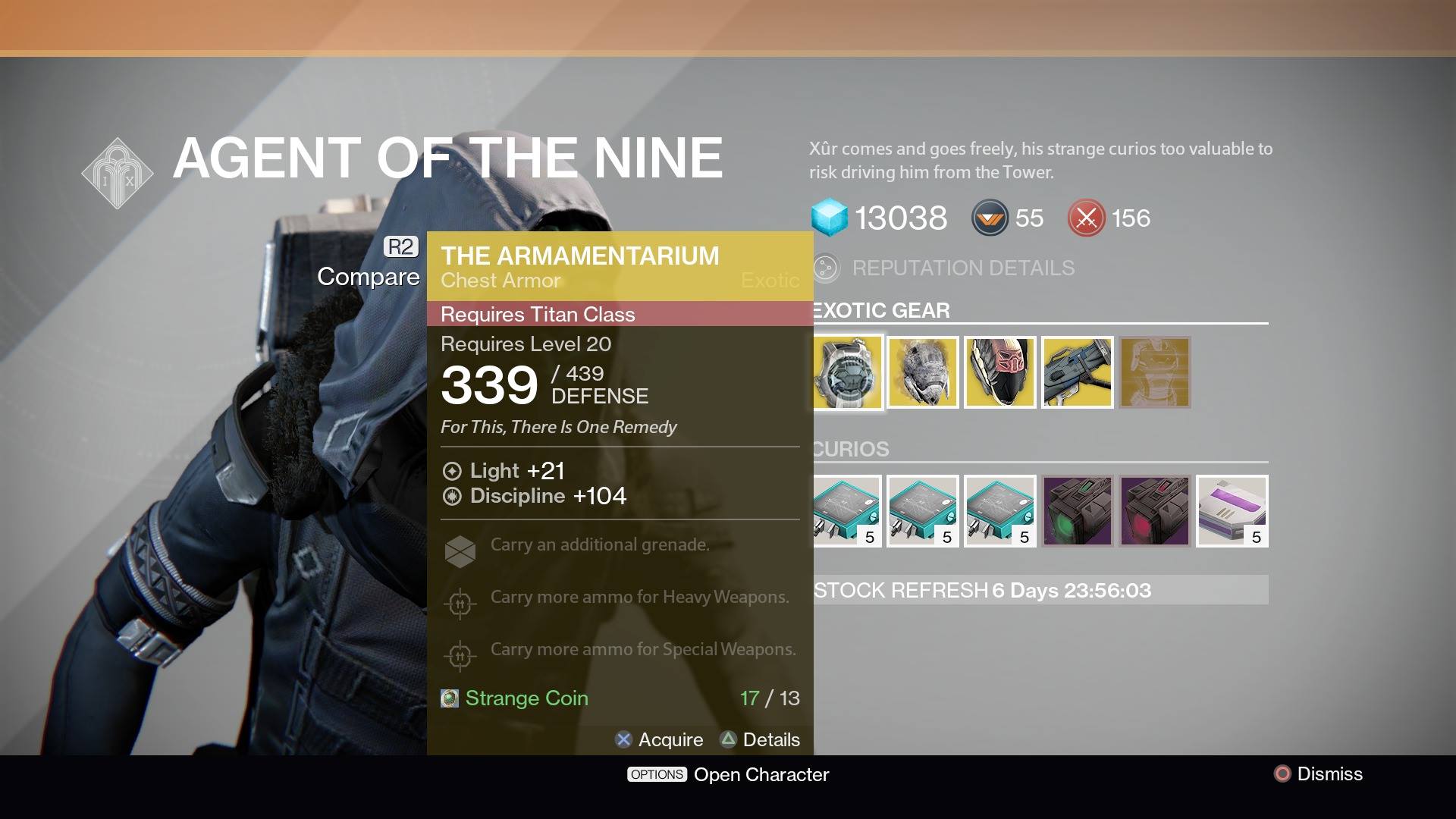Click the Agent of the Nine faction emblem

pos(118,172)
